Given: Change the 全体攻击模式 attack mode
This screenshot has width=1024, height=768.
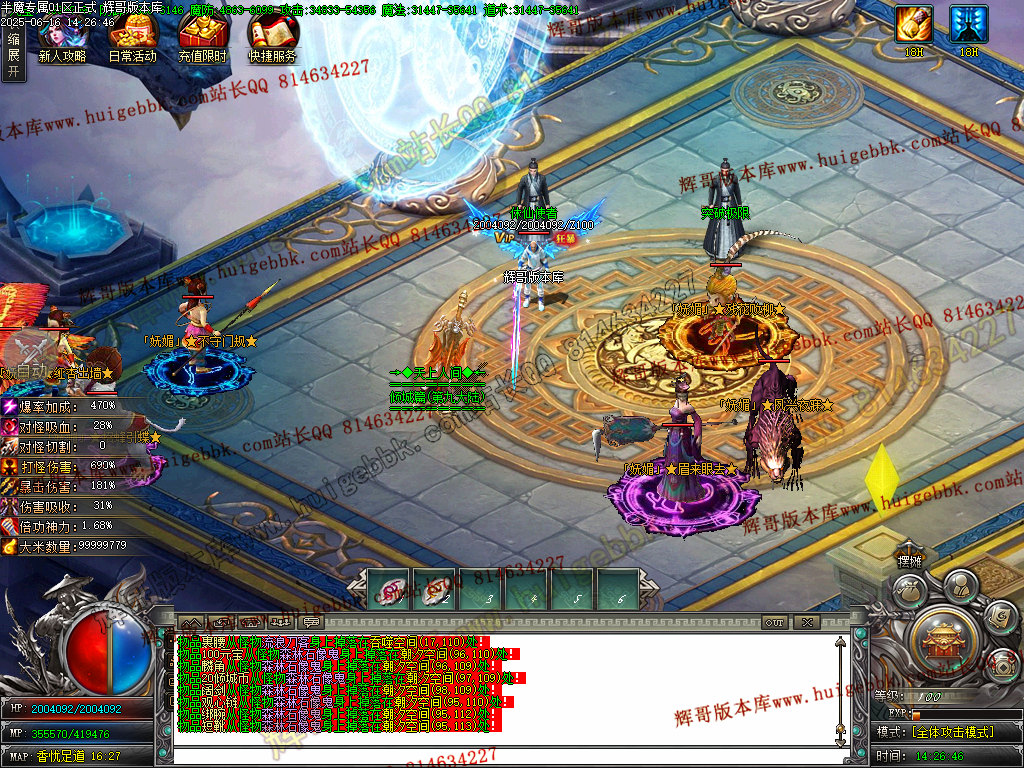Looking at the screenshot, I should [x=948, y=732].
